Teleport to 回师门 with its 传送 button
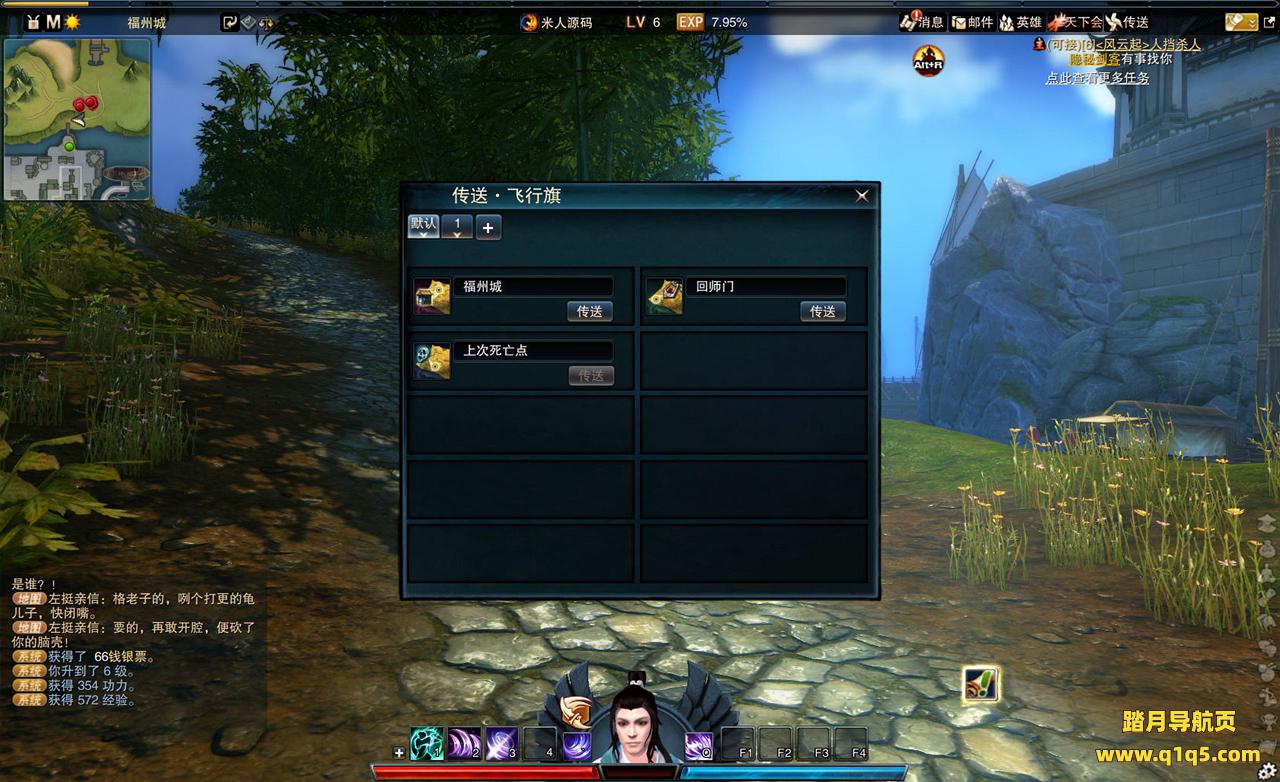 [x=822, y=311]
